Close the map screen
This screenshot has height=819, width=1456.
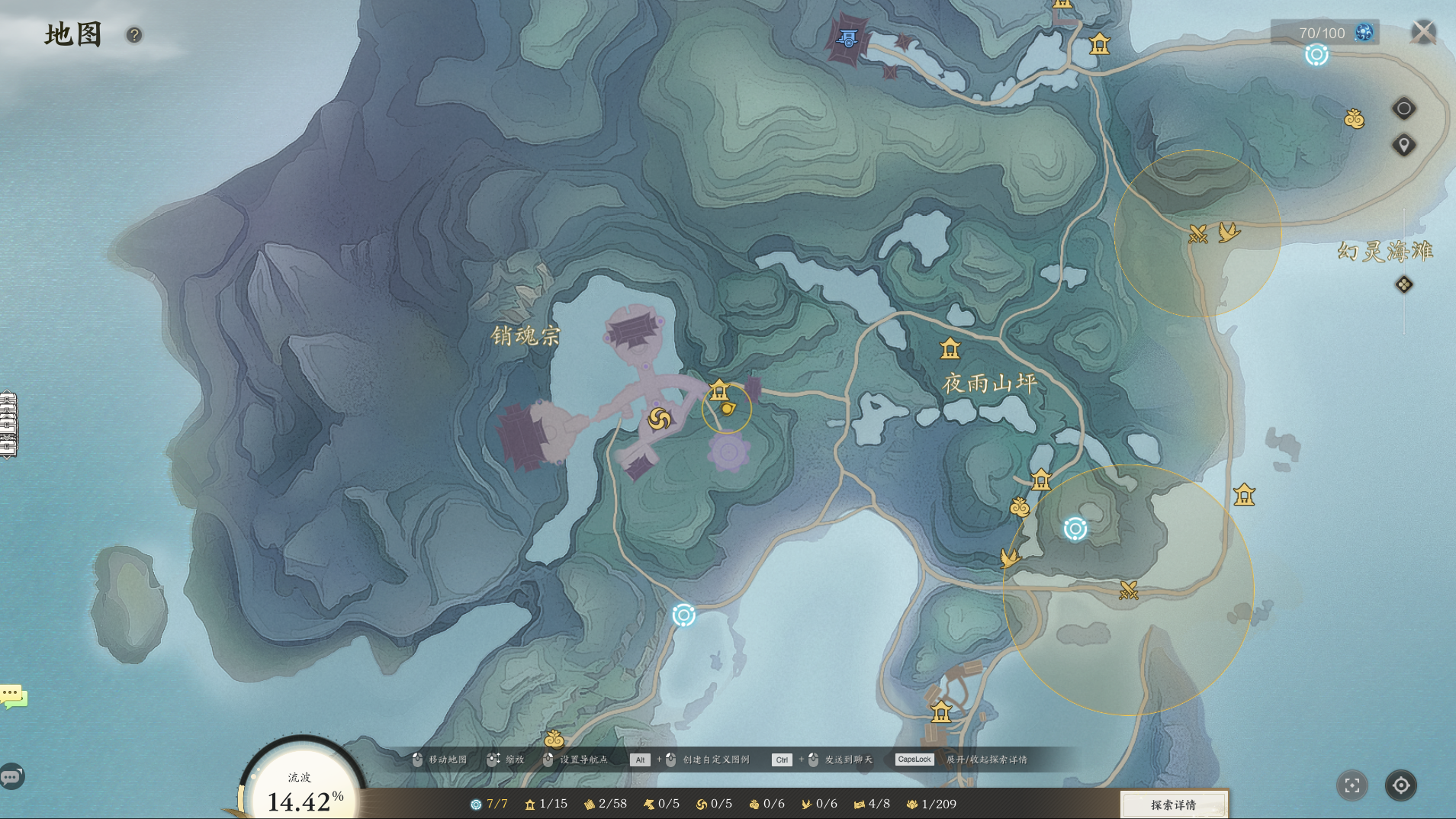1422,32
